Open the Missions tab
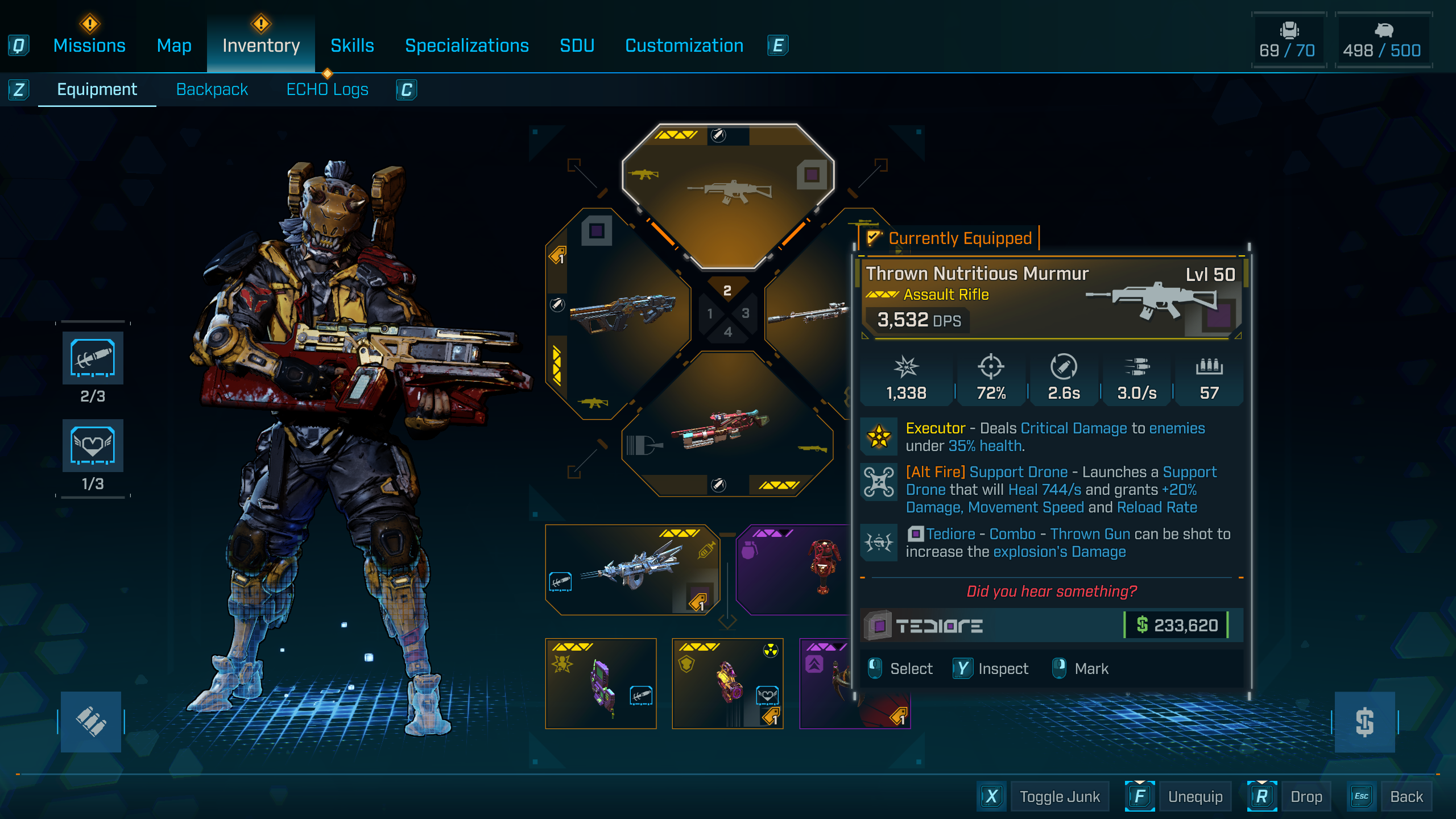 (x=89, y=45)
